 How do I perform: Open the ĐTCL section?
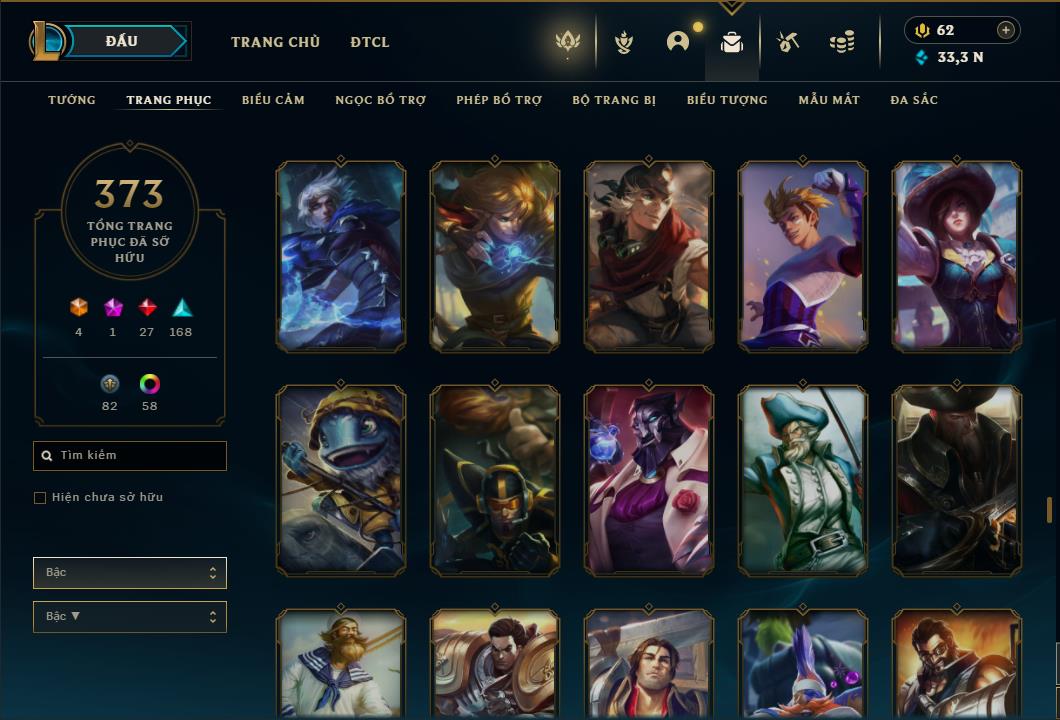click(x=370, y=42)
